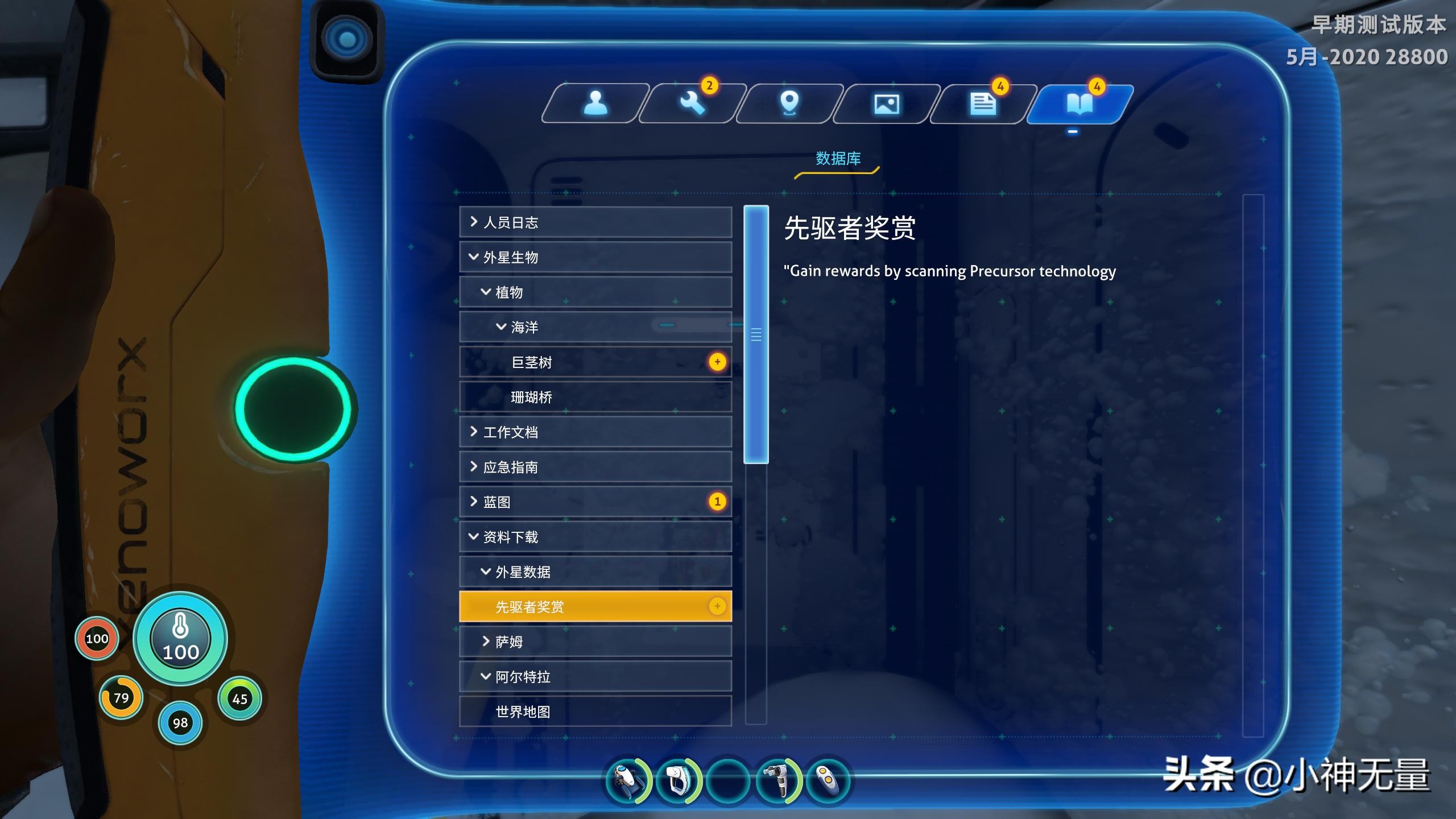Screen dimensions: 1456x819
Task: Open the 珊瑚桥 entry
Action: click(x=595, y=397)
